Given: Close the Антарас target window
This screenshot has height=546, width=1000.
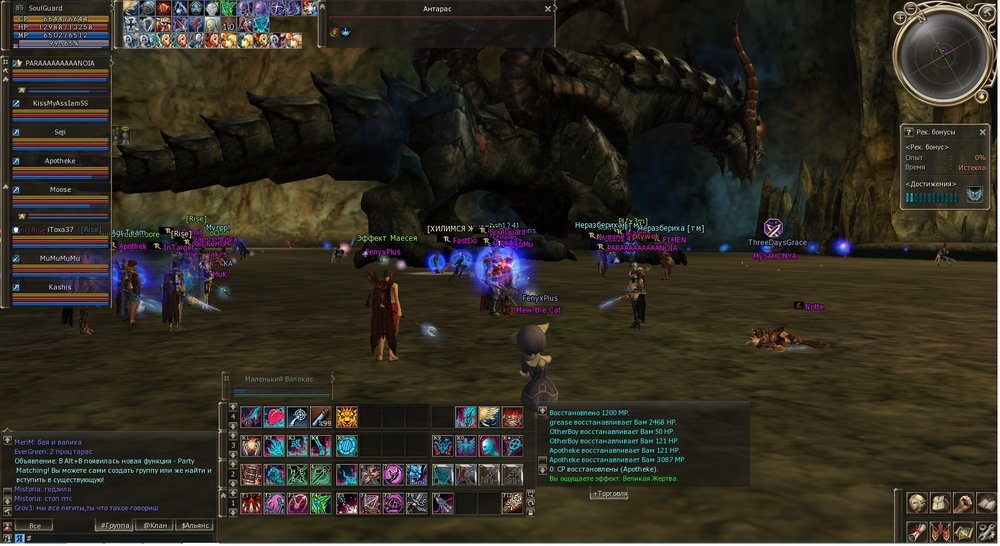Looking at the screenshot, I should tap(547, 8).
